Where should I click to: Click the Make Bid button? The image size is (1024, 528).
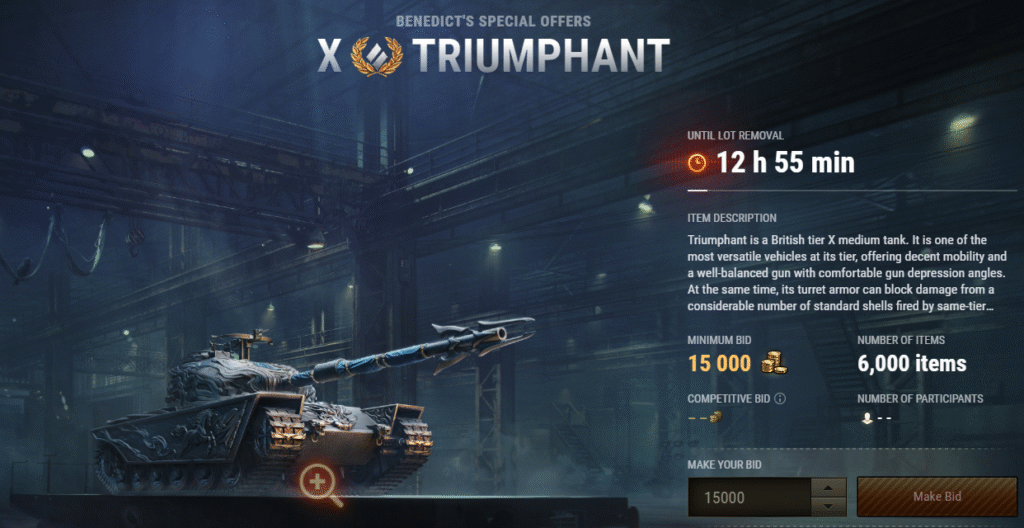(x=937, y=497)
